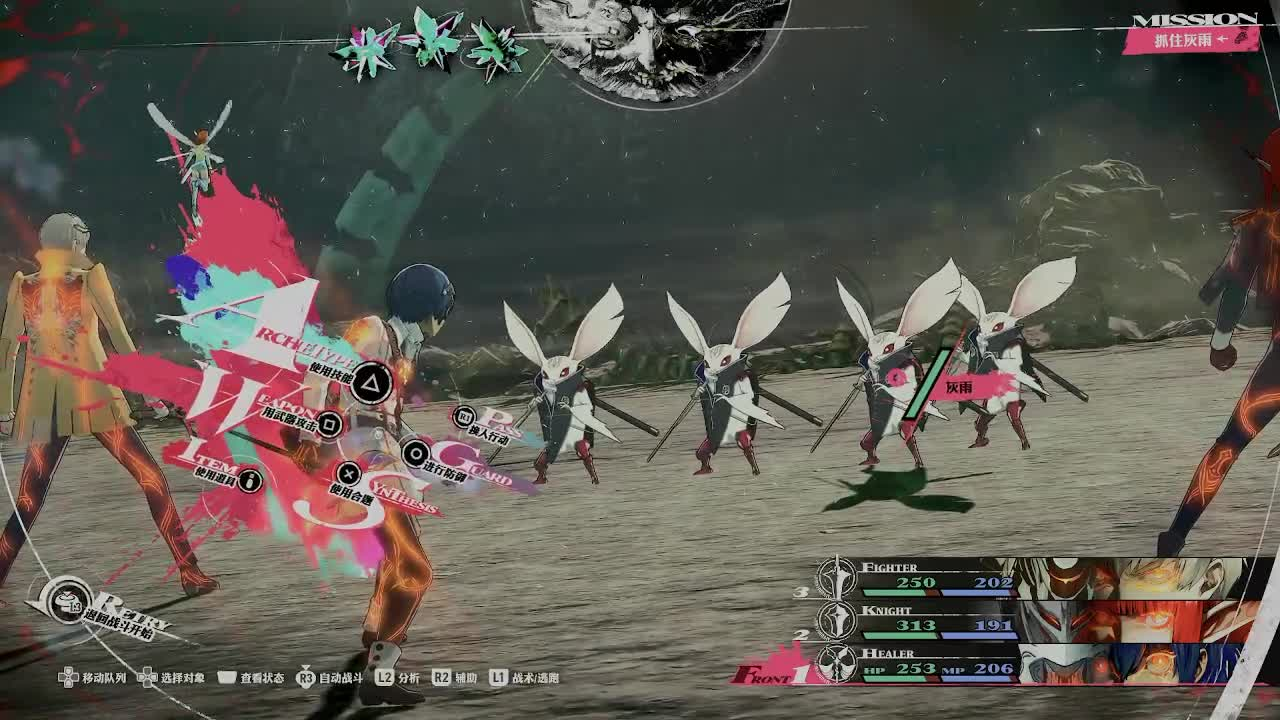Screen dimensions: 1280x720
Task: Select the Pass command
Action: click(464, 417)
